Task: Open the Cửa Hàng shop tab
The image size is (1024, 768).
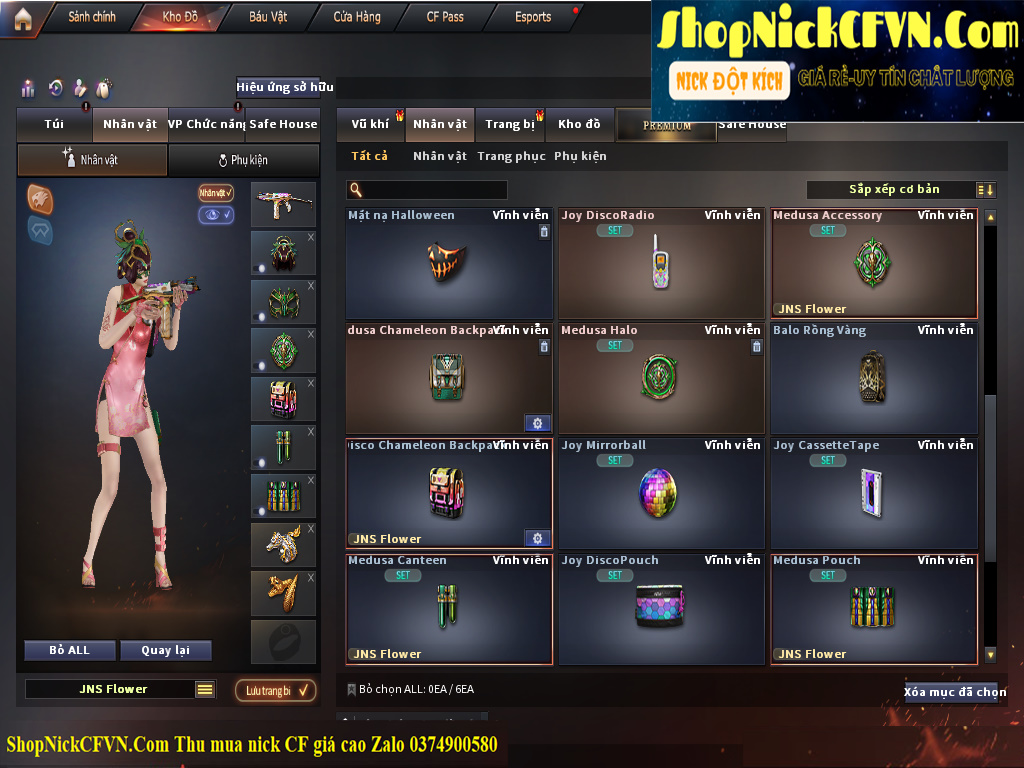Action: coord(357,17)
